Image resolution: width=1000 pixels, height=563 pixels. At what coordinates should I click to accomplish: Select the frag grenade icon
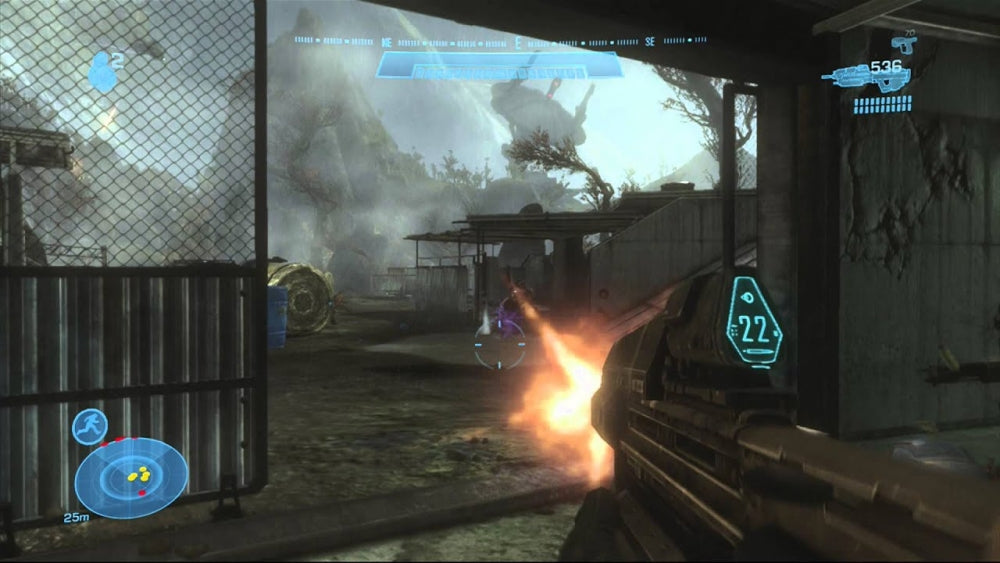pos(102,73)
